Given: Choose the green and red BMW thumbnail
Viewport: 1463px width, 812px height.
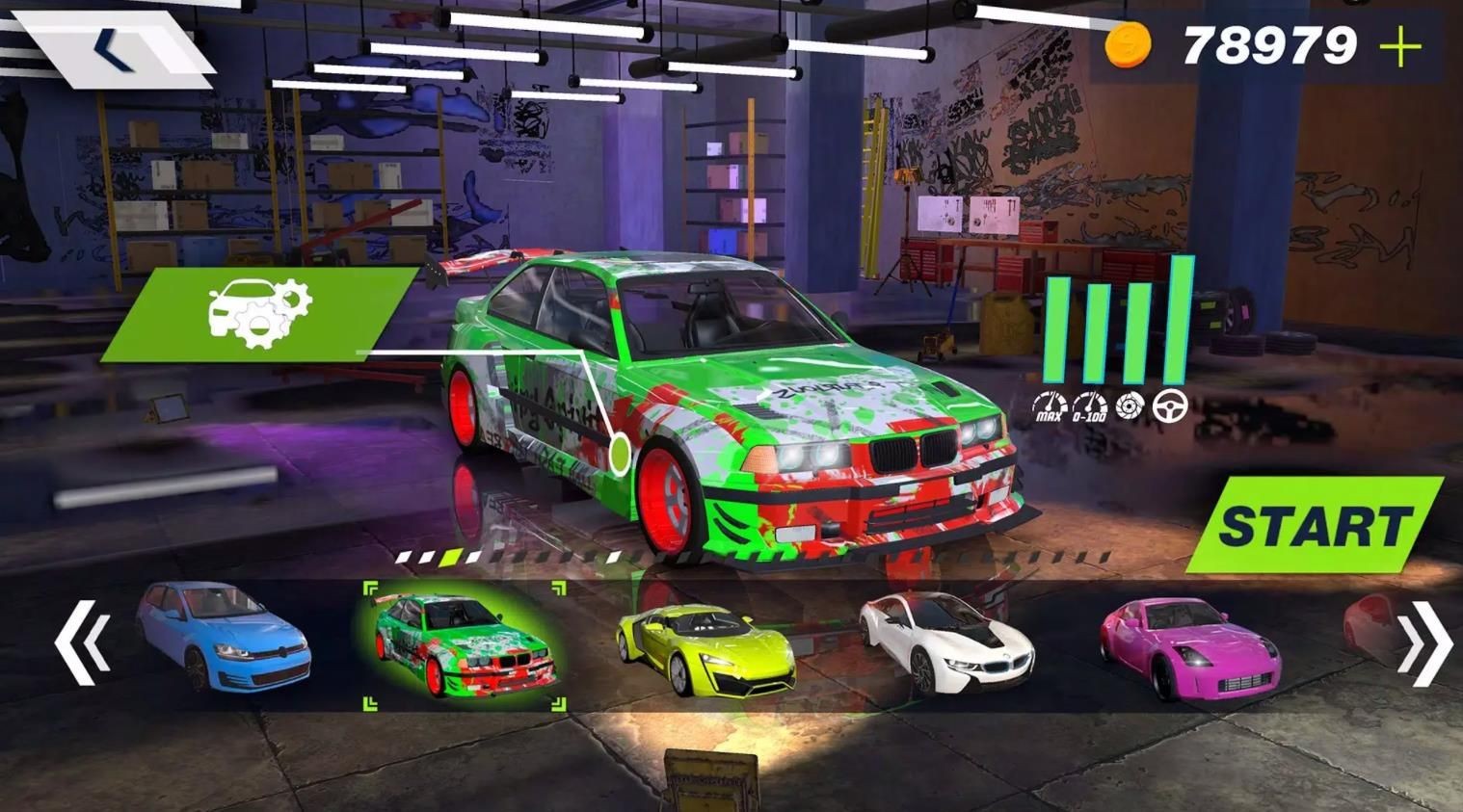Looking at the screenshot, I should click(464, 645).
